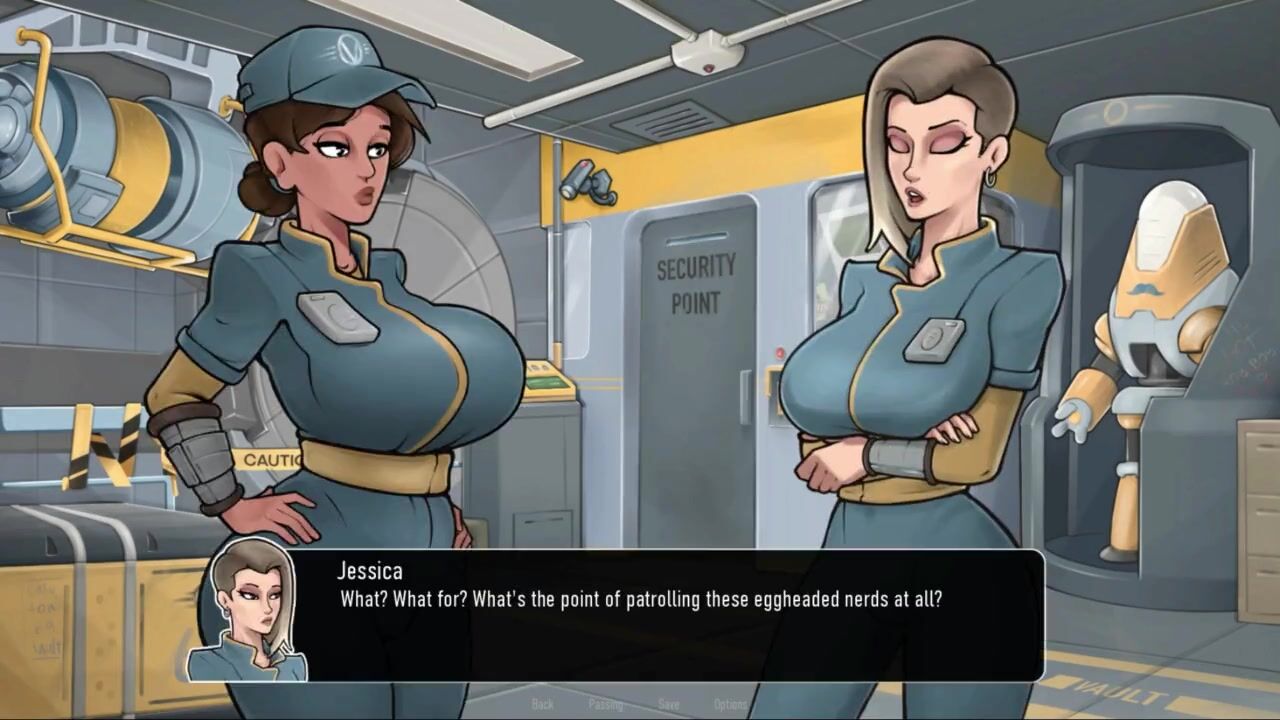Activate the Passing quick menu option
The height and width of the screenshot is (720, 1280).
coord(606,704)
